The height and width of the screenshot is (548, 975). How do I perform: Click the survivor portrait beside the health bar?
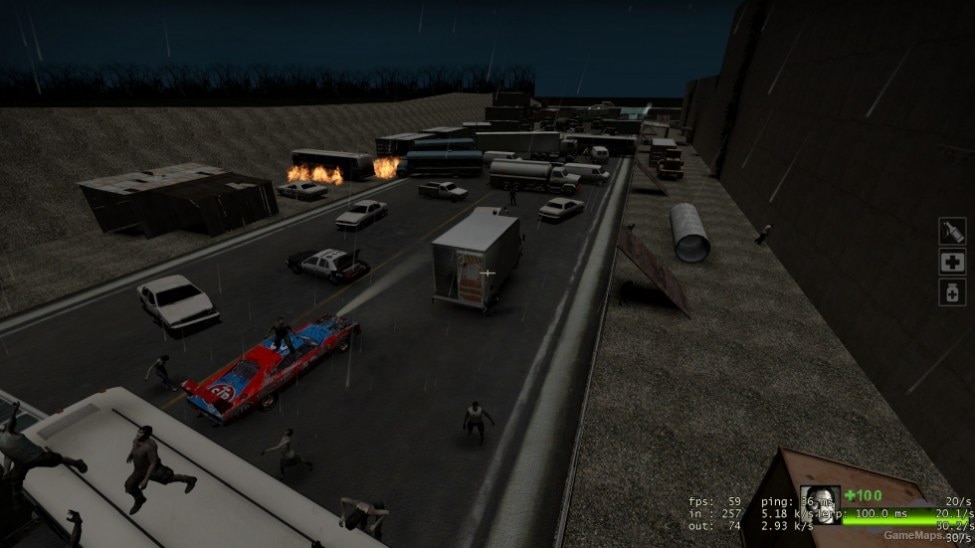pos(819,504)
